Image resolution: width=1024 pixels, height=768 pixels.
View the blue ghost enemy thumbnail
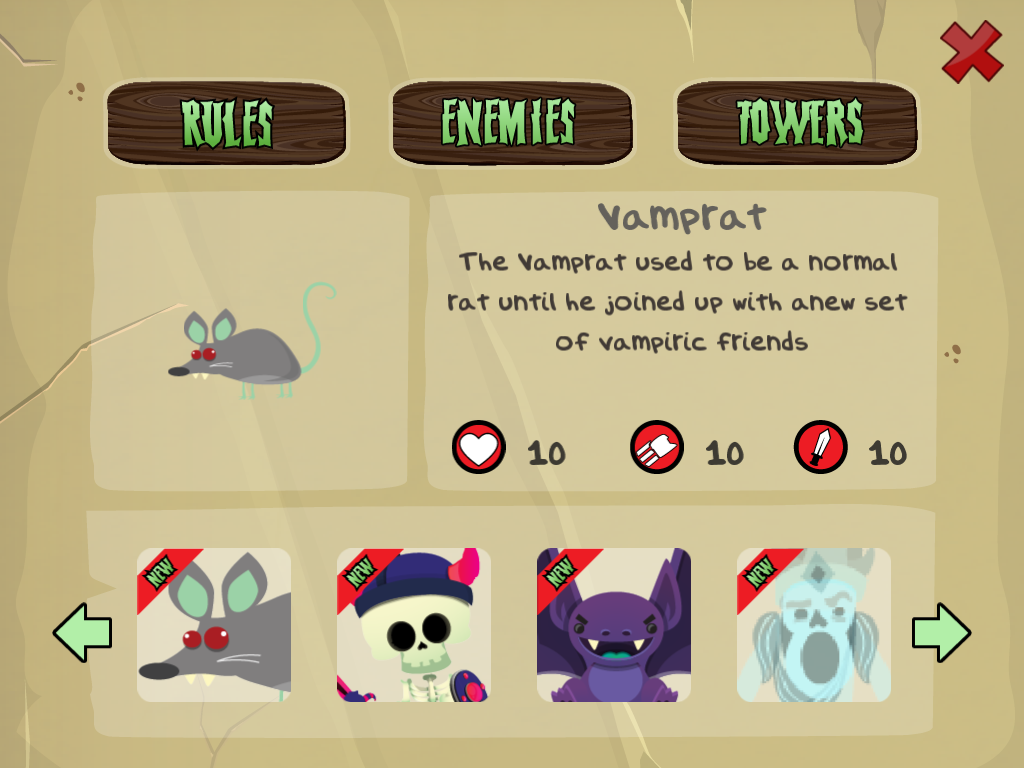pos(814,625)
